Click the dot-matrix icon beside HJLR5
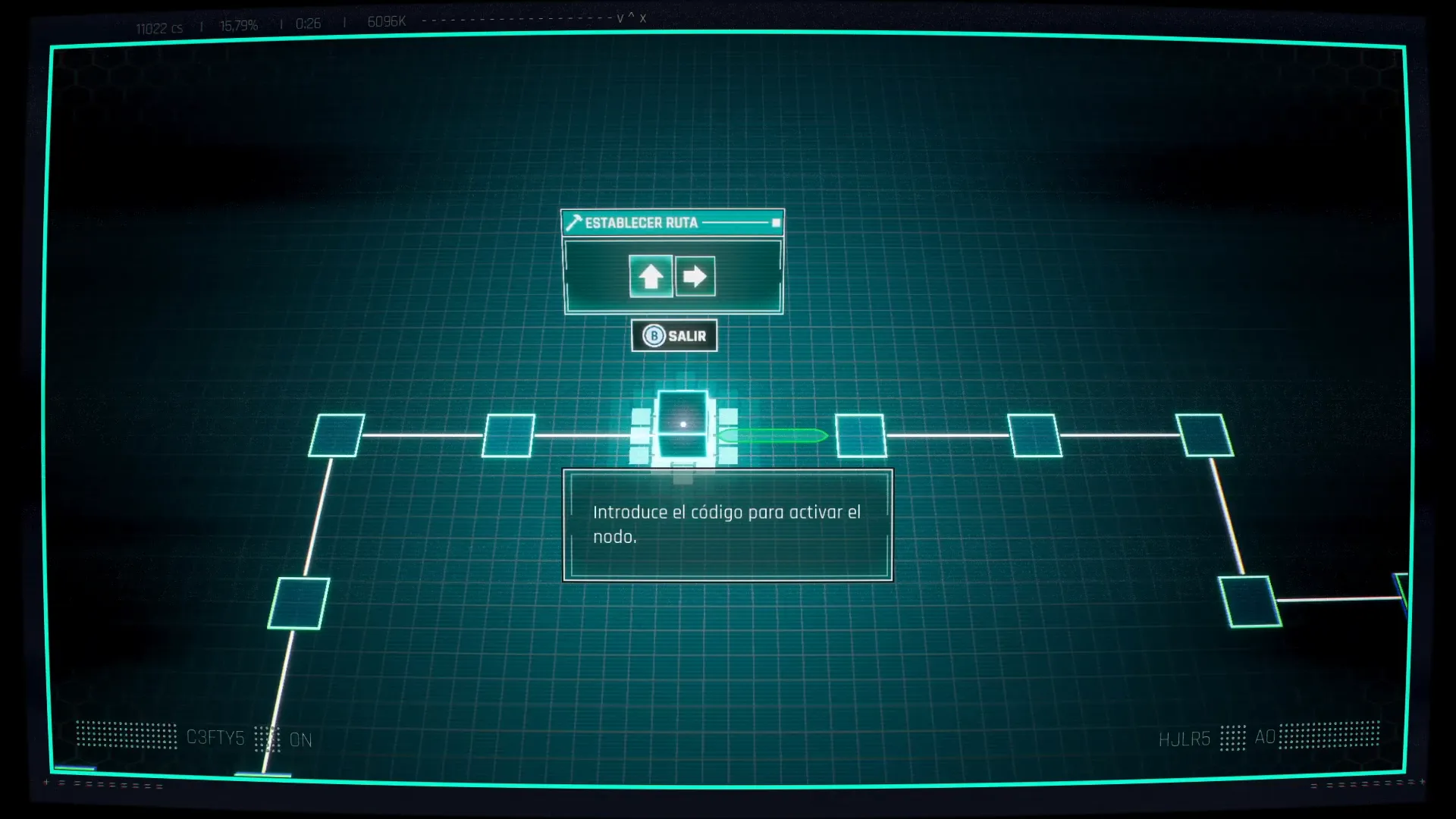Viewport: 1456px width, 819px height. pyautogui.click(x=1235, y=737)
